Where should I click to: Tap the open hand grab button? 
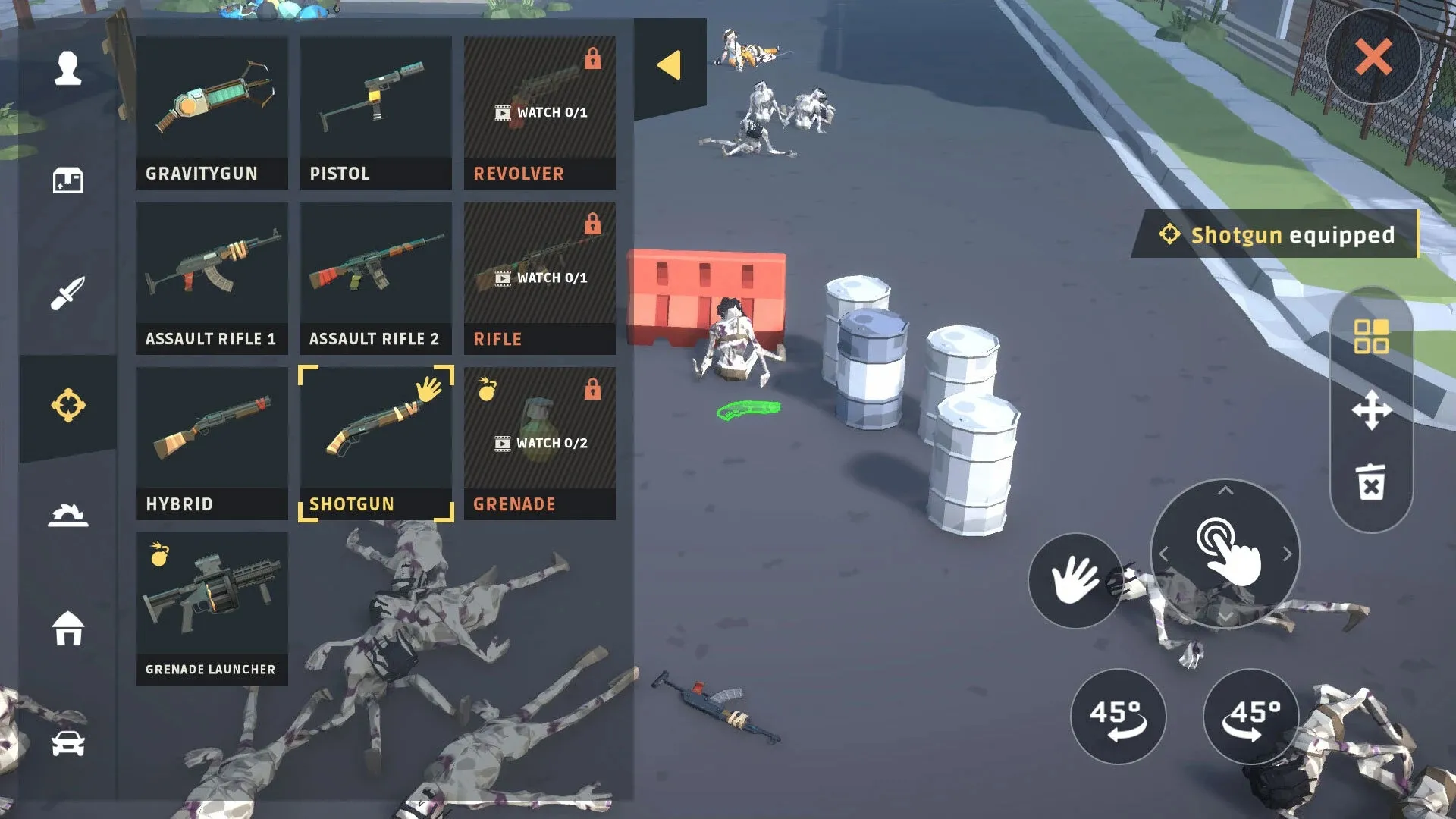coord(1075,580)
